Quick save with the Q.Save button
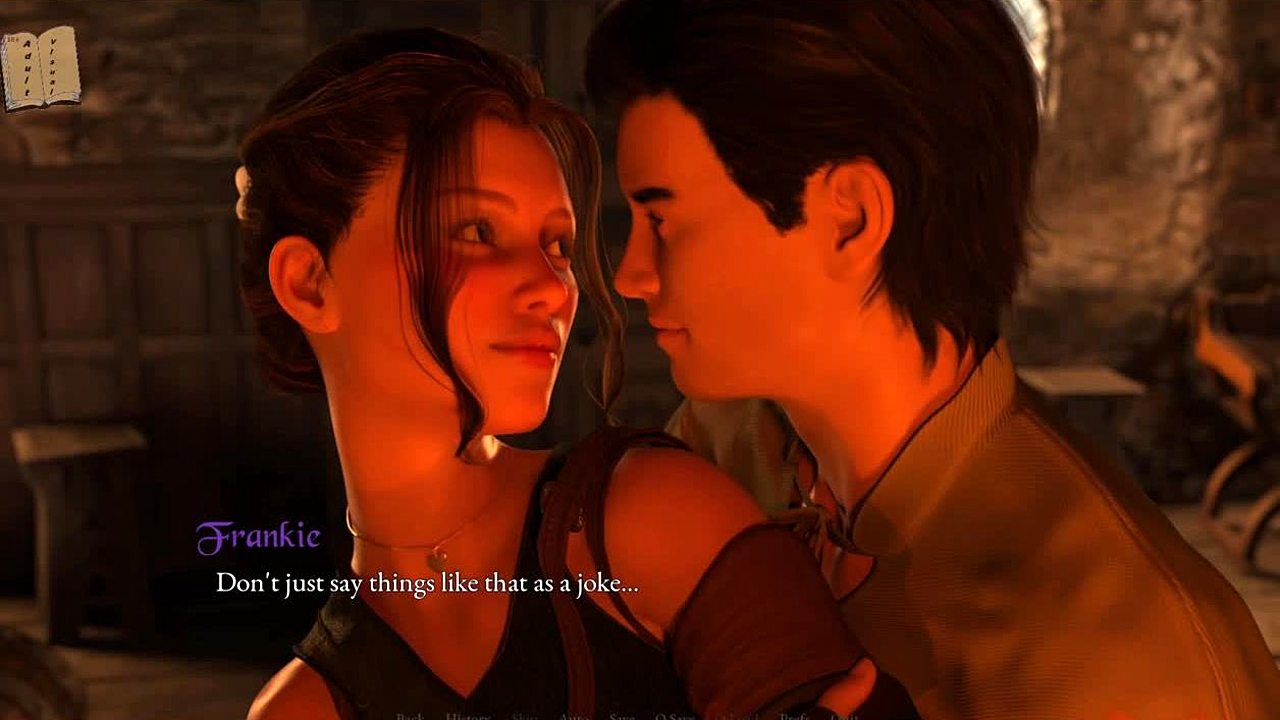This screenshot has height=720, width=1280. tap(674, 714)
